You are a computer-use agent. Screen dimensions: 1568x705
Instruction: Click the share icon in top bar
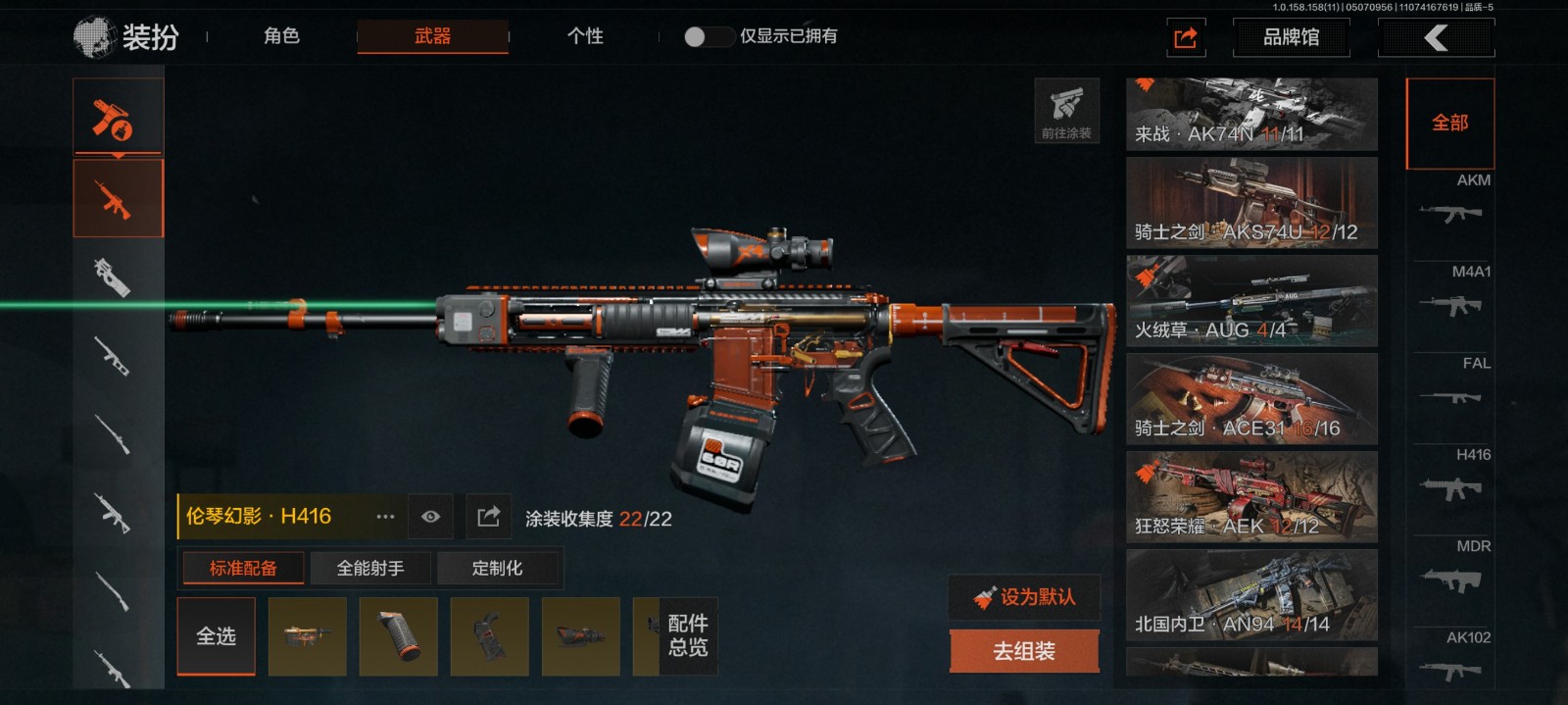point(1185,38)
